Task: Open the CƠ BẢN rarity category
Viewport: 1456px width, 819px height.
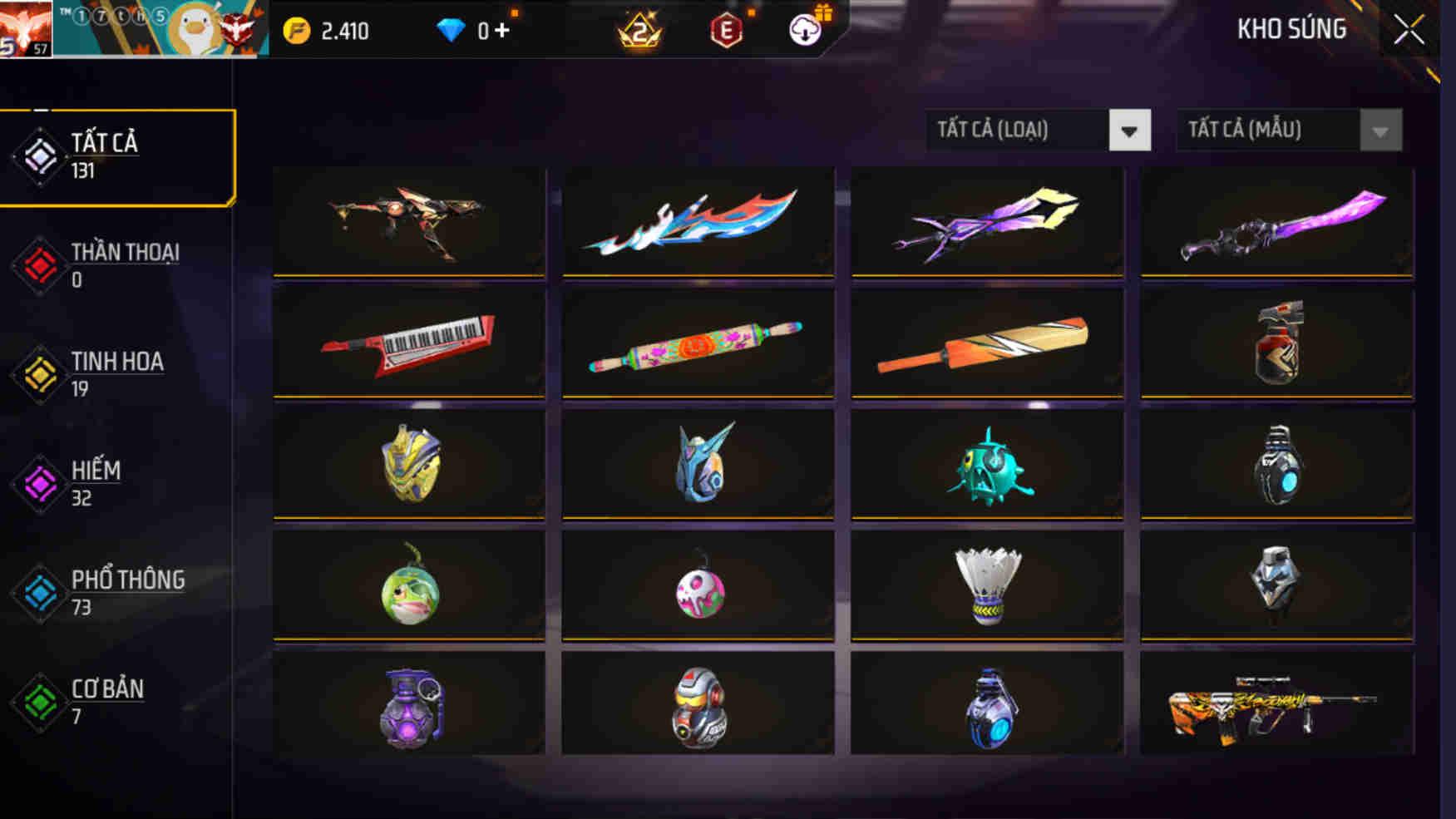Action: [x=37, y=701]
